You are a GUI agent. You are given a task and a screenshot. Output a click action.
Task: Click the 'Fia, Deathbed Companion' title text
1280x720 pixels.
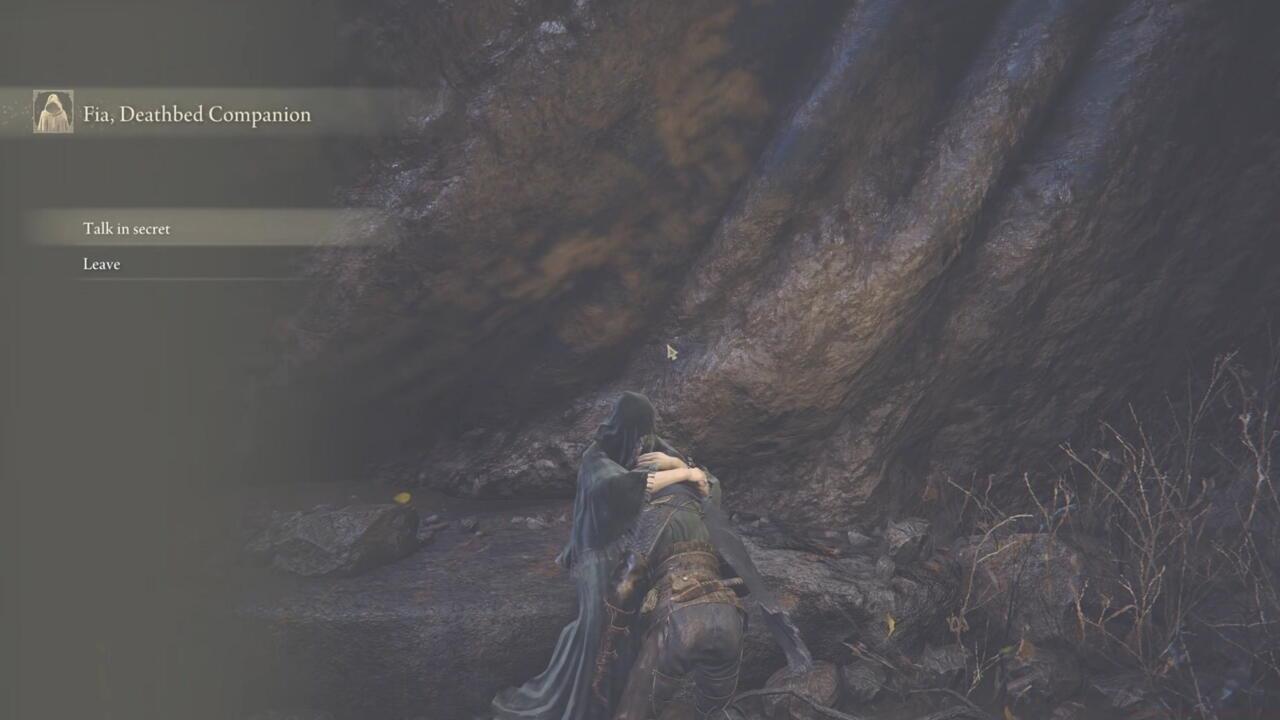click(x=196, y=114)
